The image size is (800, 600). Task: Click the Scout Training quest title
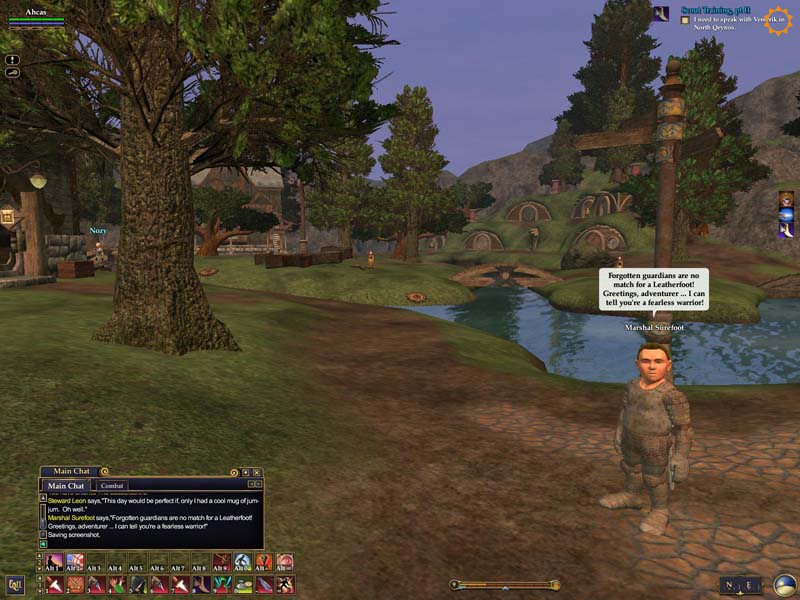coord(714,10)
